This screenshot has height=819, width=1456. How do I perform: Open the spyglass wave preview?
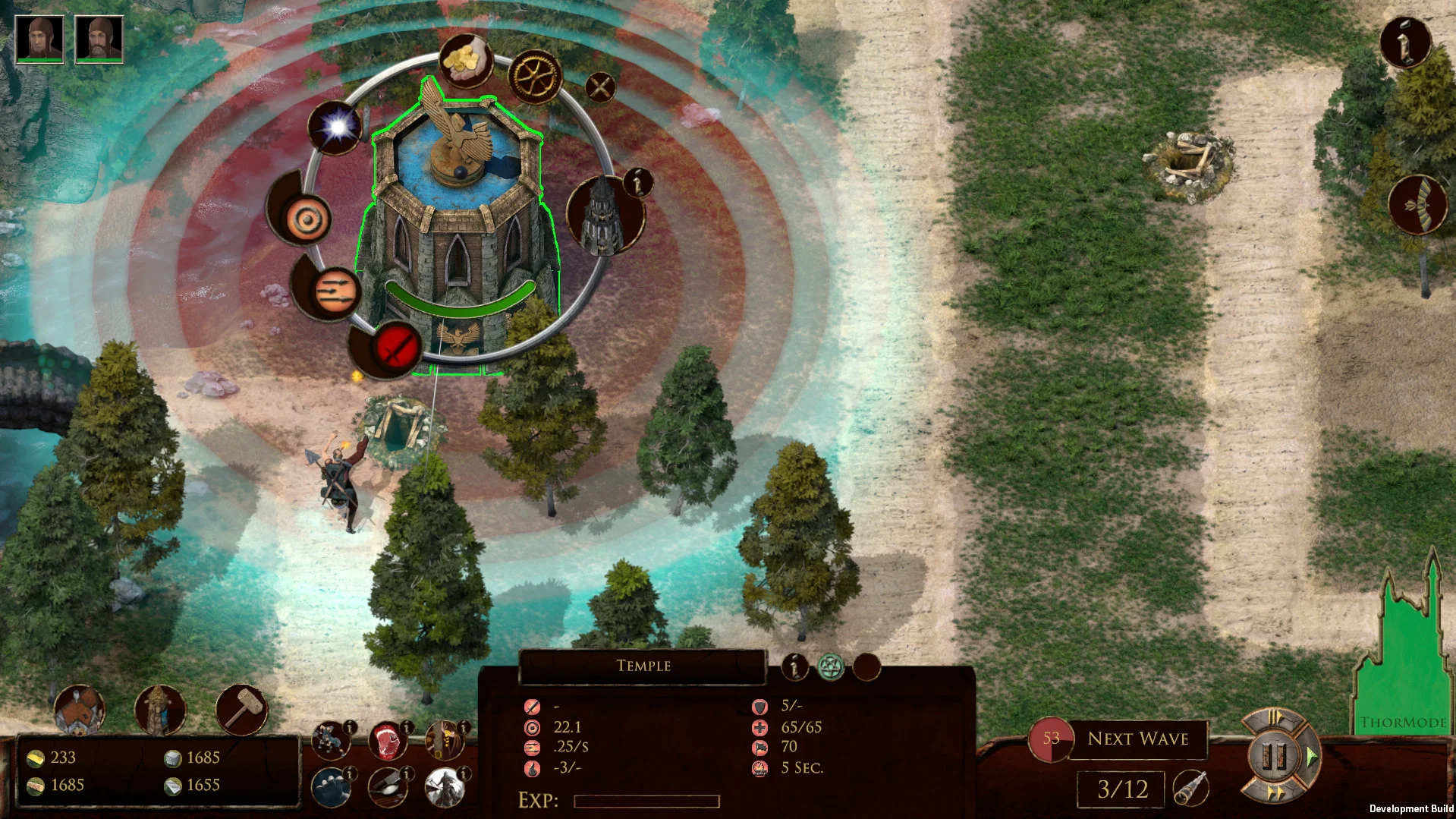(x=1190, y=788)
